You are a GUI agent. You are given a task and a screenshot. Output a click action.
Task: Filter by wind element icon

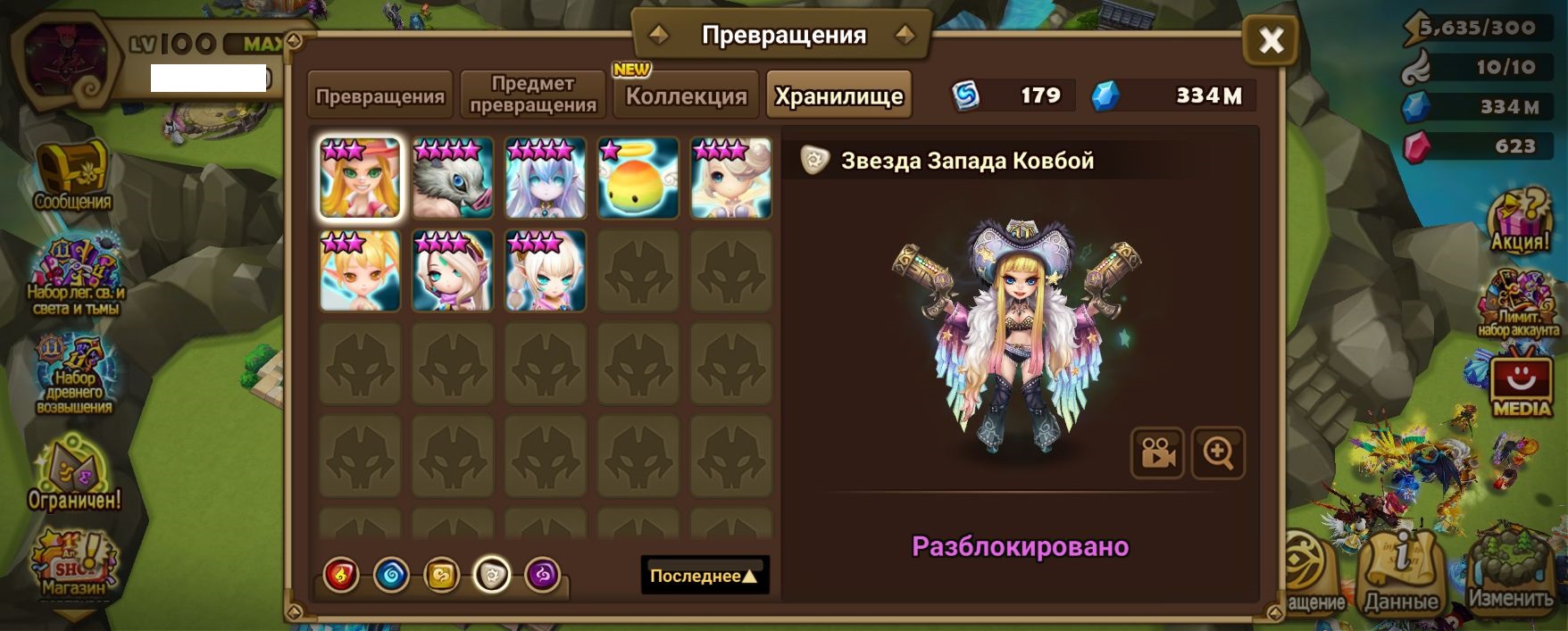pyautogui.click(x=441, y=575)
